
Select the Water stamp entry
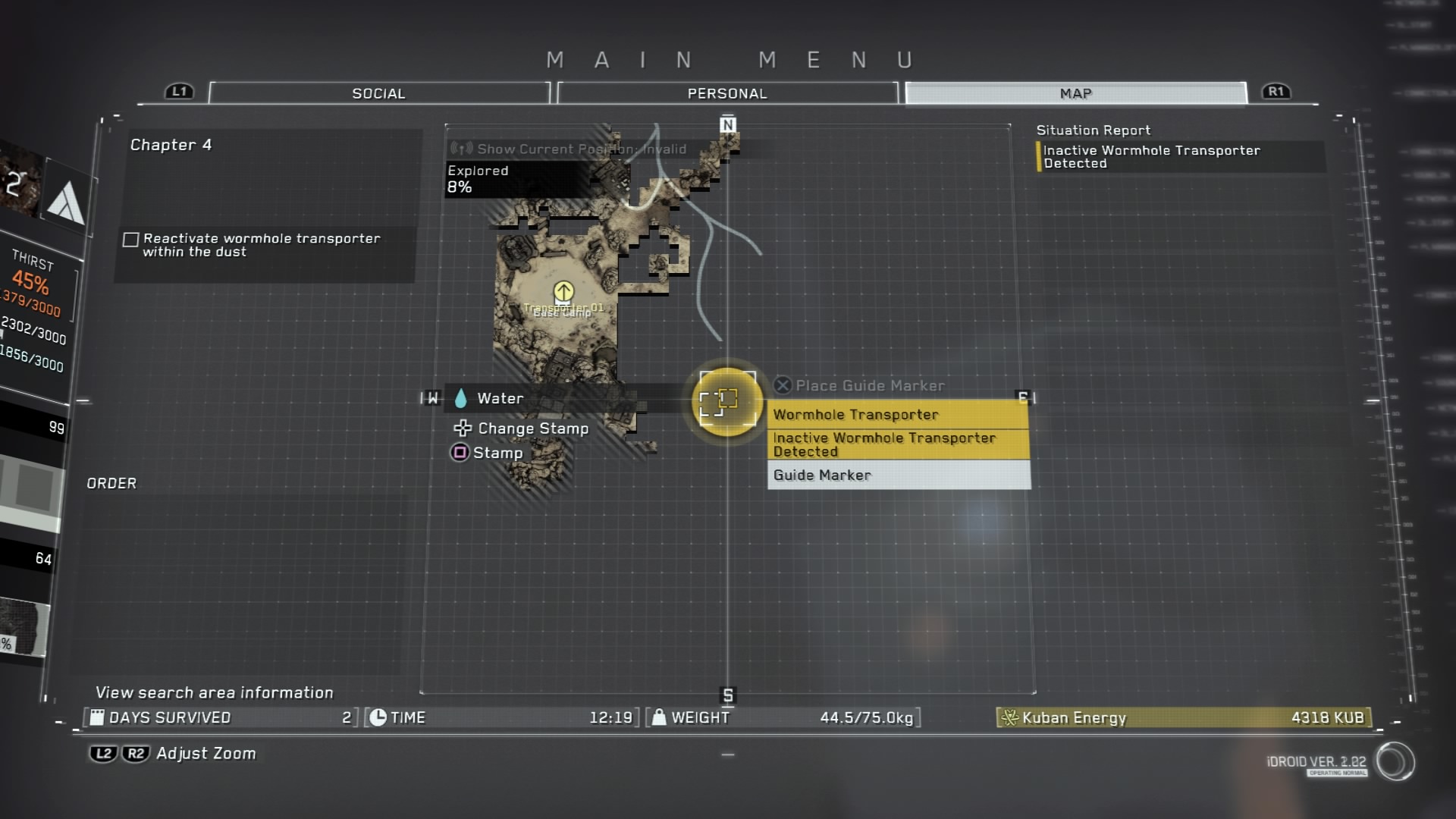(x=499, y=399)
